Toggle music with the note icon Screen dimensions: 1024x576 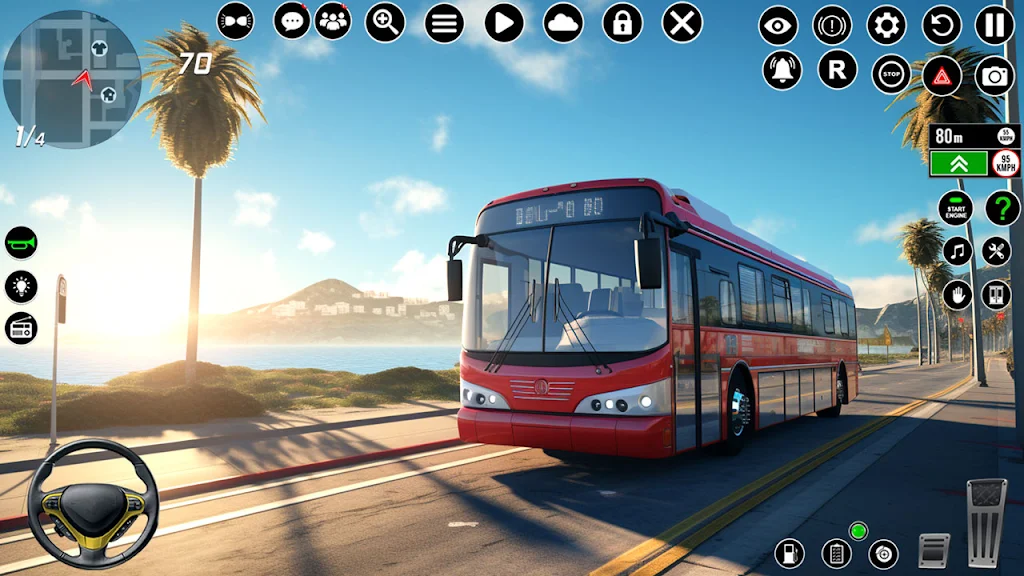958,251
